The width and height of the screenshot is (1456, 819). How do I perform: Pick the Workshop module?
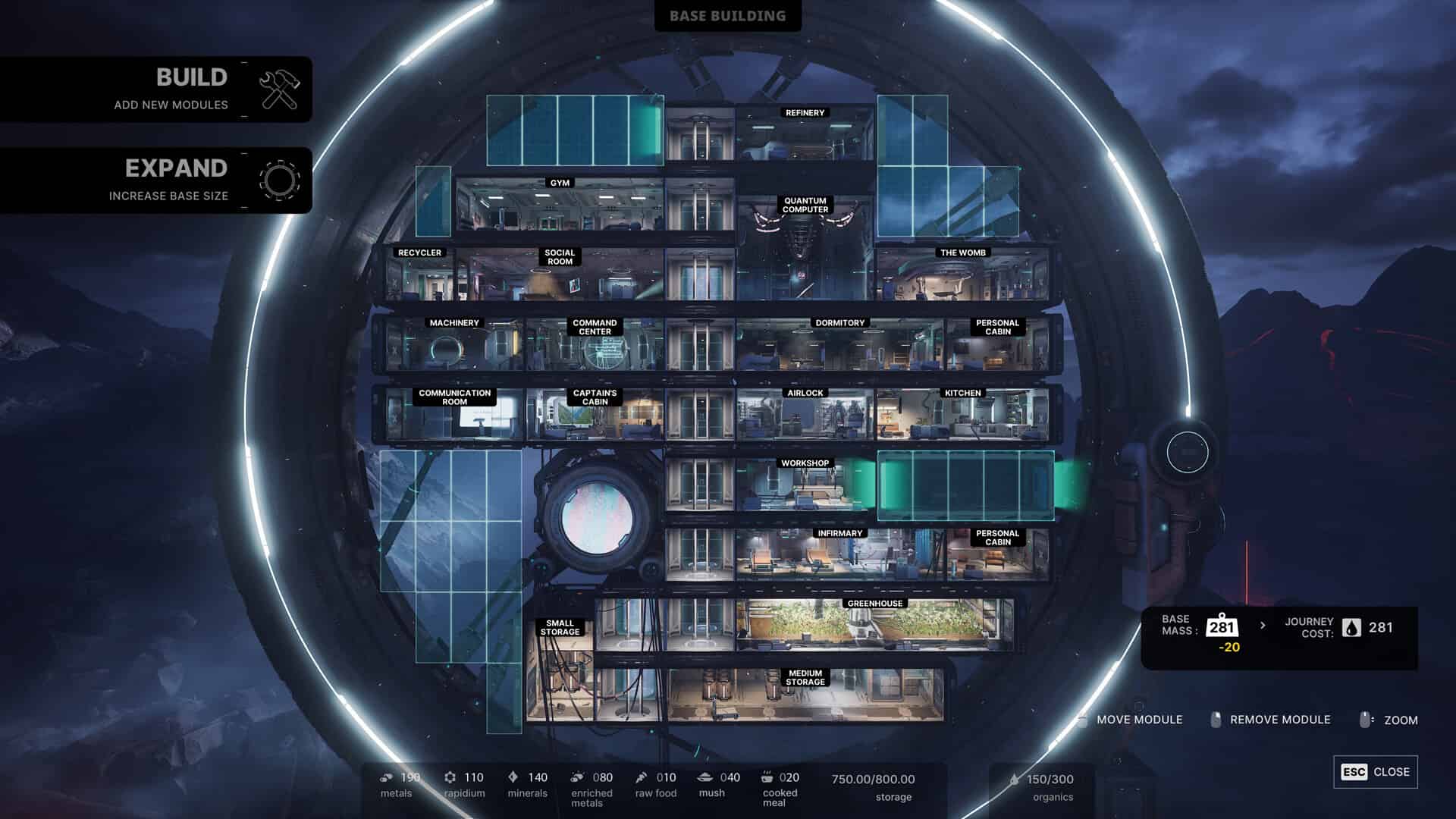805,487
